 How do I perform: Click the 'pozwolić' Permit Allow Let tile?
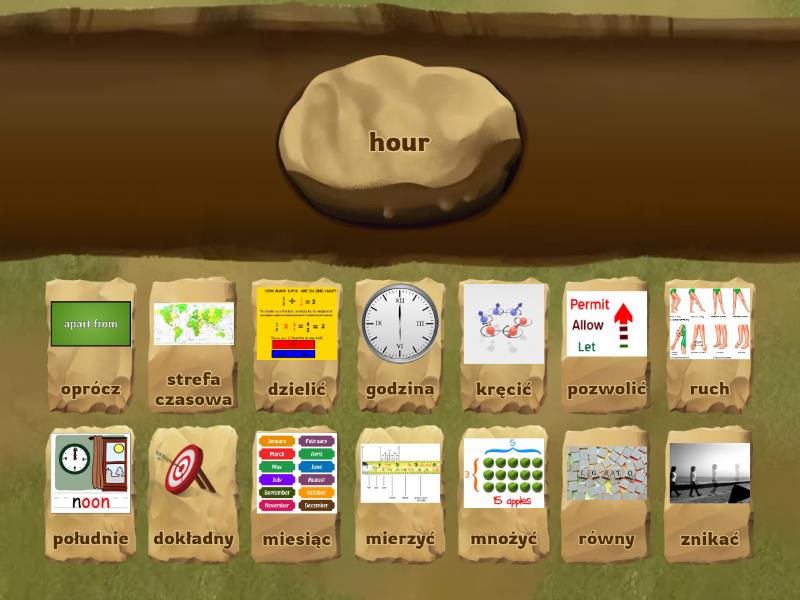click(606, 343)
